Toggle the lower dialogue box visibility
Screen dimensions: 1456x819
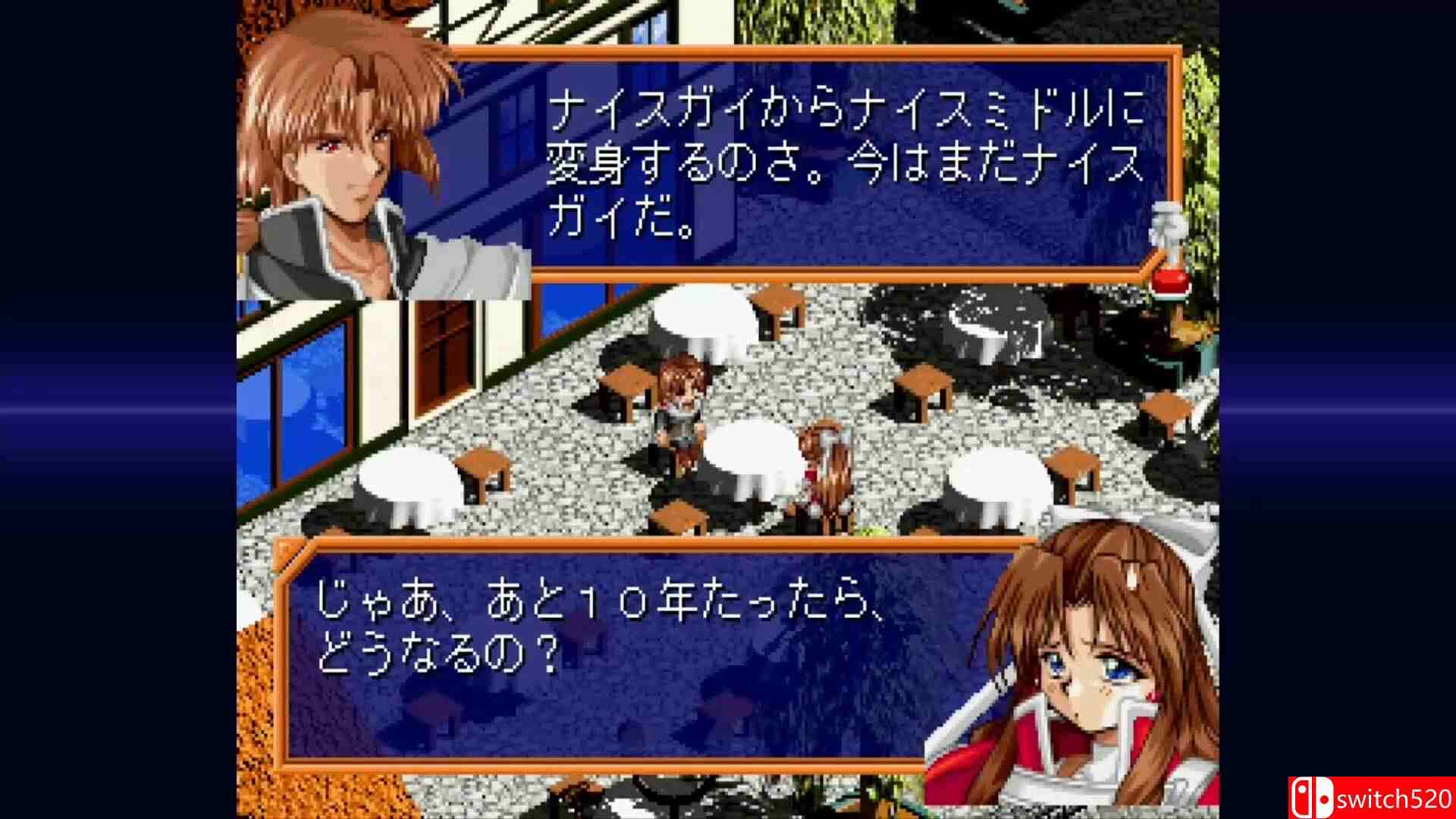click(607, 652)
